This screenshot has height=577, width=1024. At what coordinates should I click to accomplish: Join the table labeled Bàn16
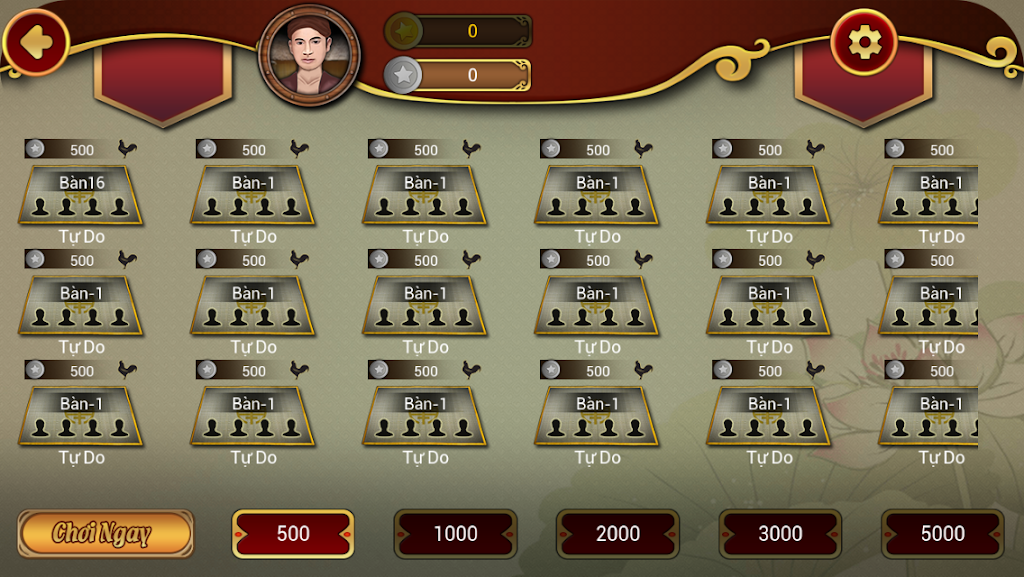pyautogui.click(x=81, y=195)
